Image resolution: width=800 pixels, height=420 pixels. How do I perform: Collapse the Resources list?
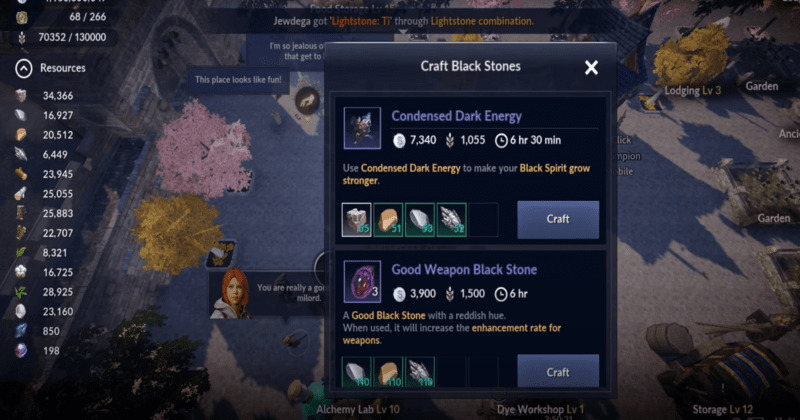(24, 68)
